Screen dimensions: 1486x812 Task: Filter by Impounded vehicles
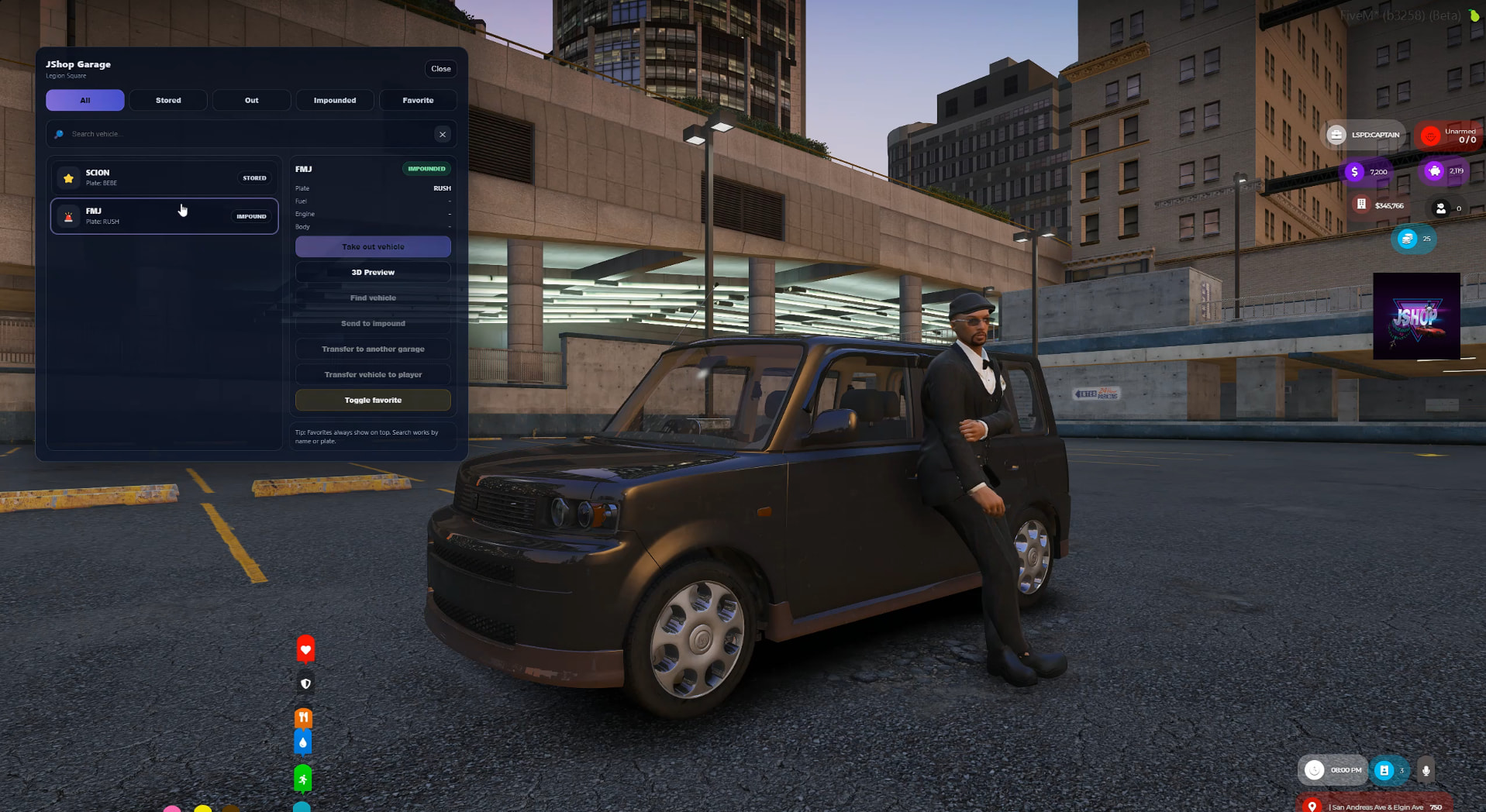point(335,100)
